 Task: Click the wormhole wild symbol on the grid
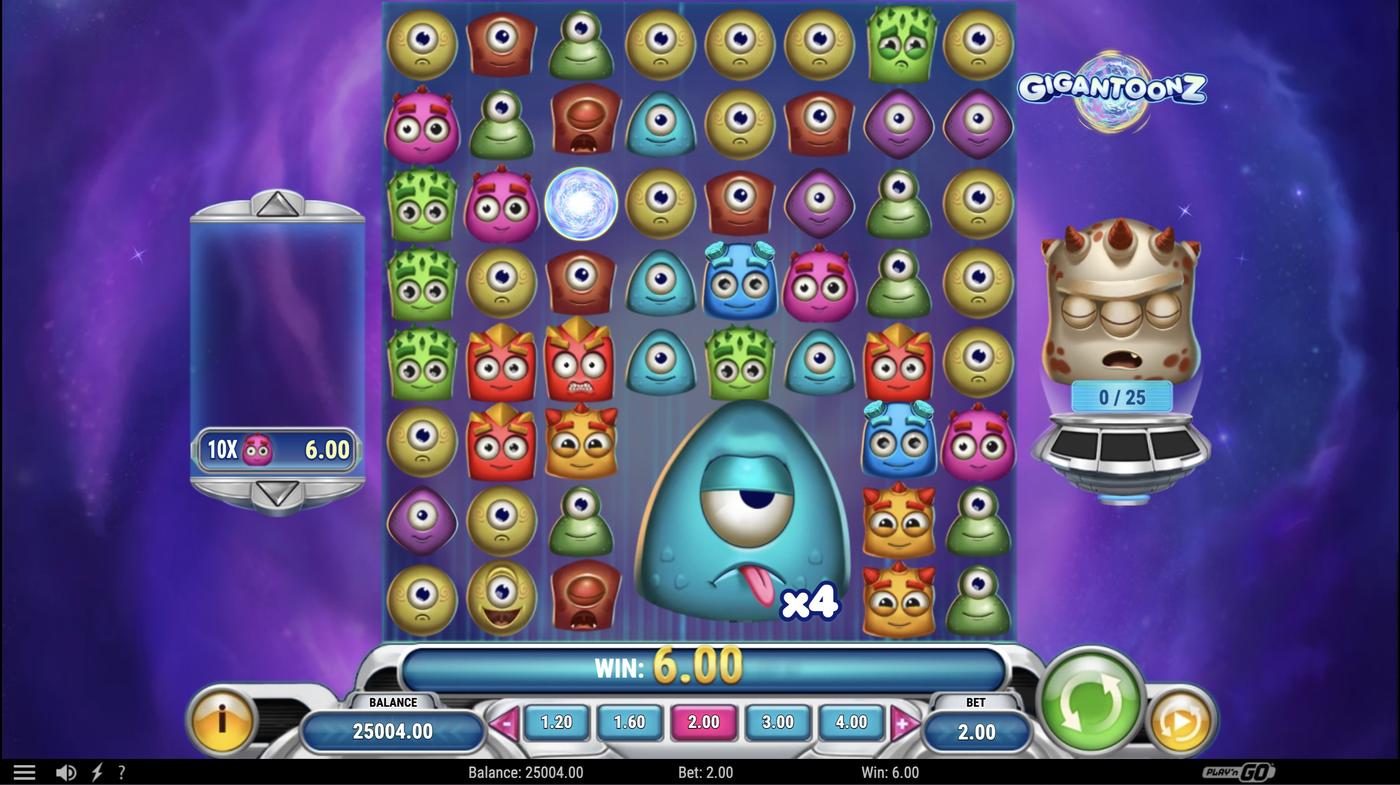pos(581,205)
